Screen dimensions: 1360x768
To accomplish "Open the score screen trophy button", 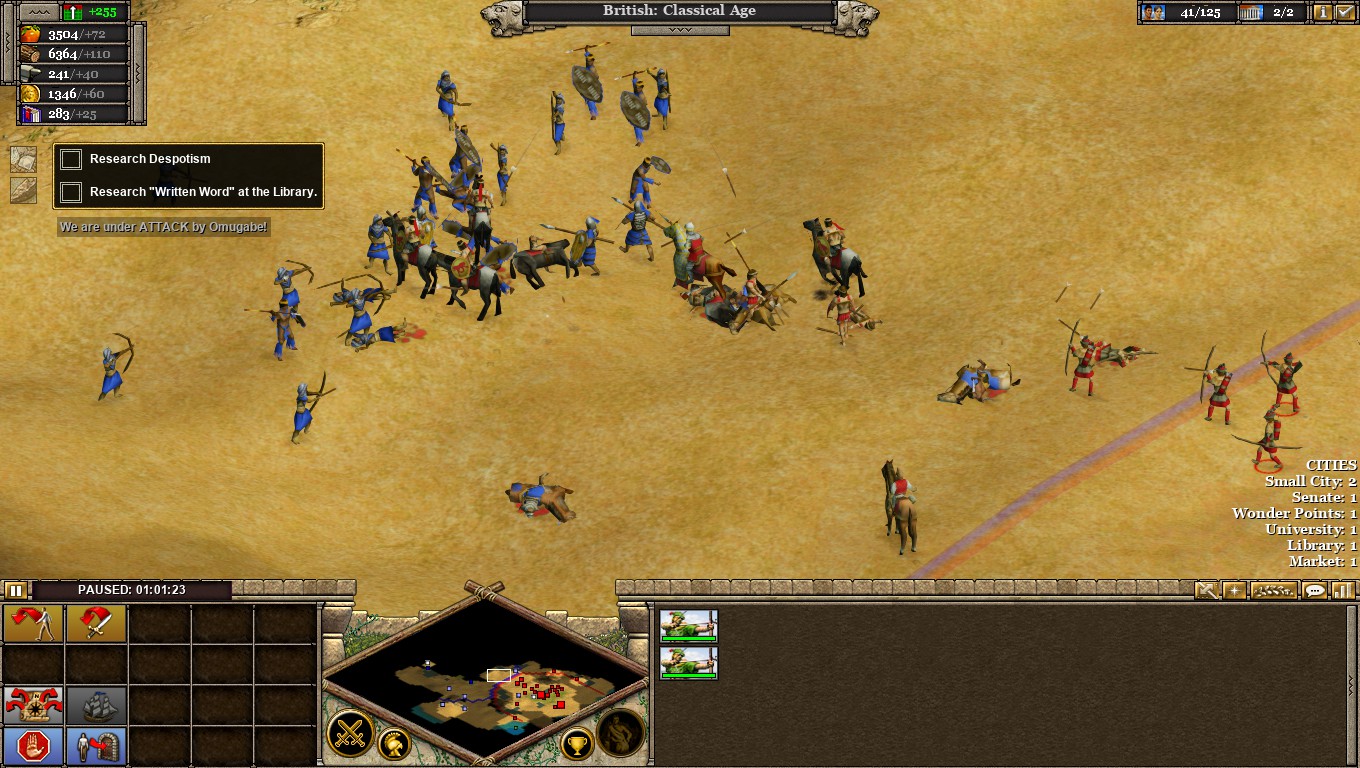I will (x=575, y=745).
